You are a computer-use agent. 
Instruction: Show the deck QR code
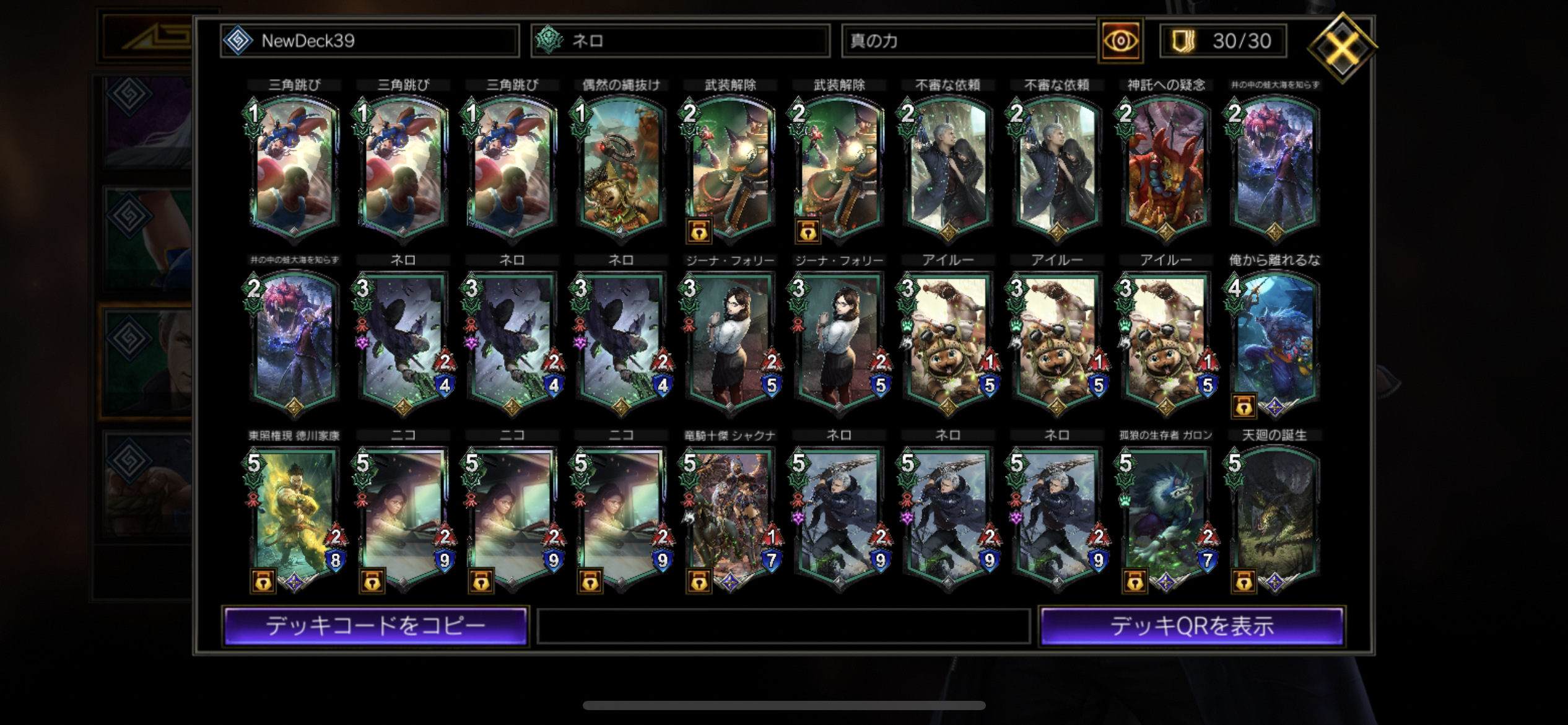point(1191,626)
